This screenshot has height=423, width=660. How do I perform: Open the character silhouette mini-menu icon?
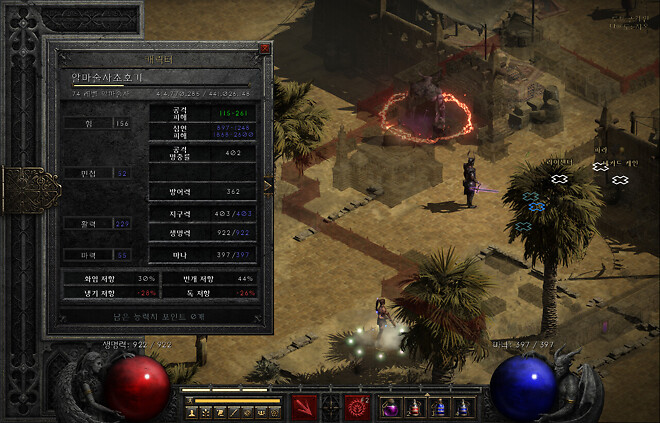[x=191, y=412]
